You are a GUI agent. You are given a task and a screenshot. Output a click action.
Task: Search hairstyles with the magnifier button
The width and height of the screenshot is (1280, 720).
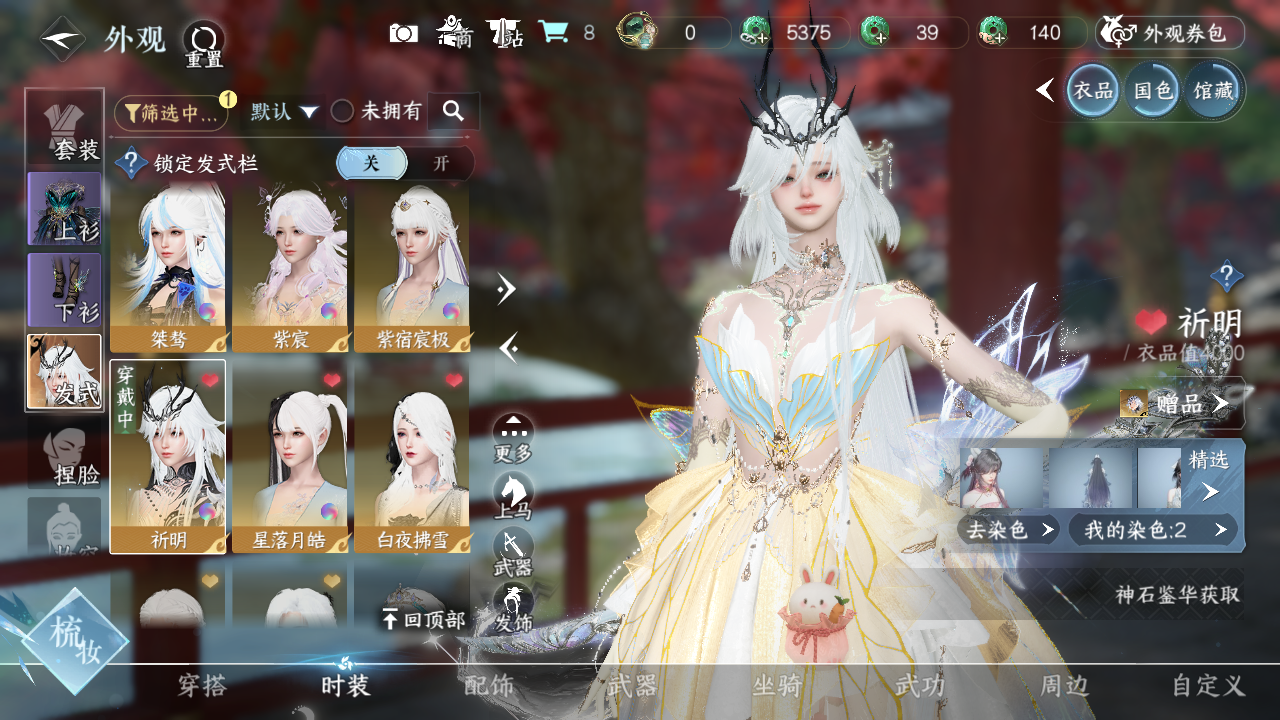pos(453,112)
